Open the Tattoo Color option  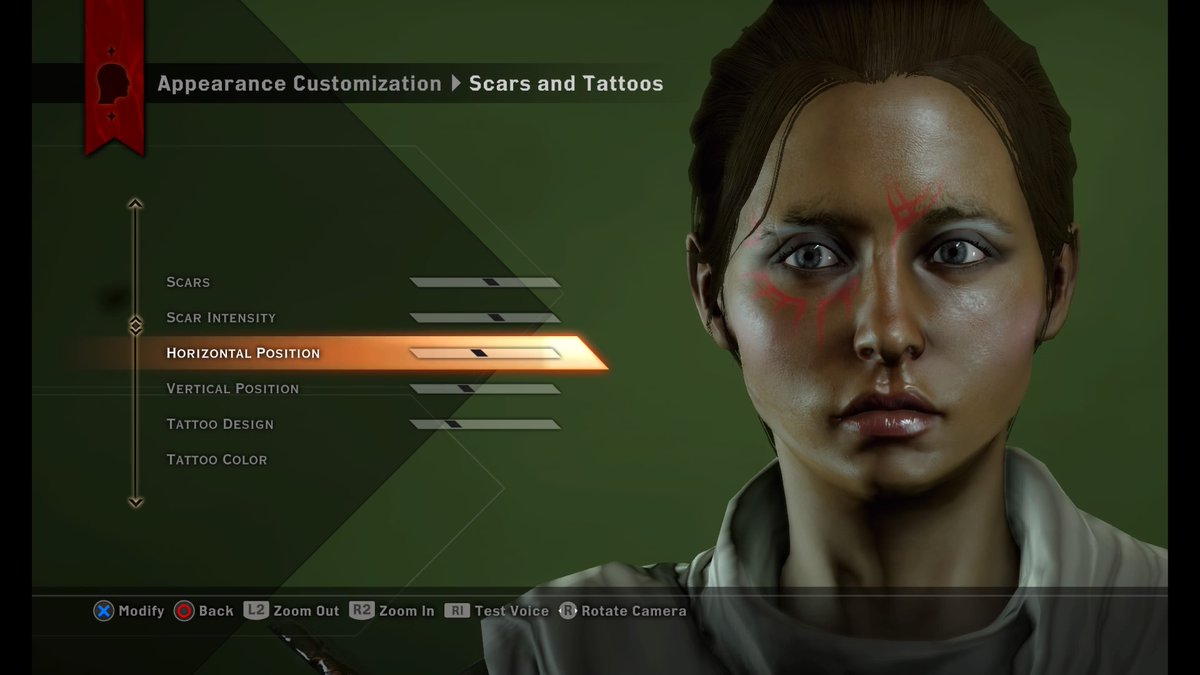[x=217, y=460]
